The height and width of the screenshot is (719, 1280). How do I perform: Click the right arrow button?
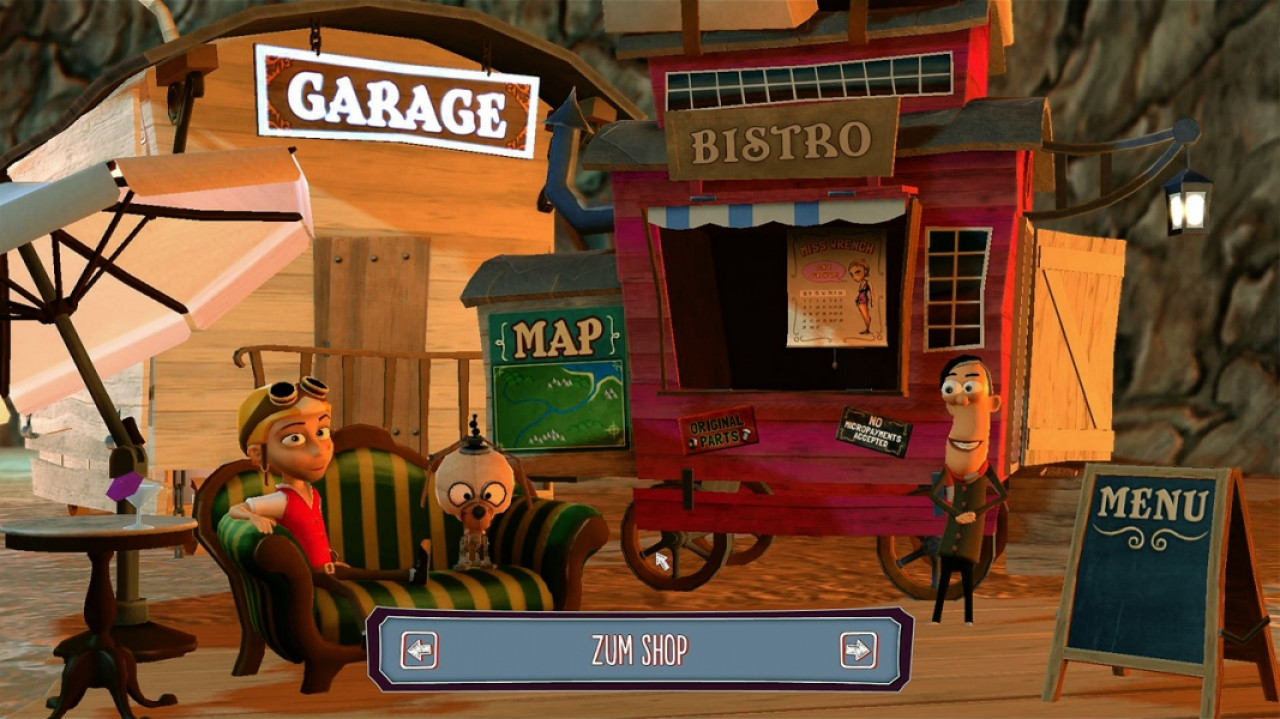click(x=858, y=650)
